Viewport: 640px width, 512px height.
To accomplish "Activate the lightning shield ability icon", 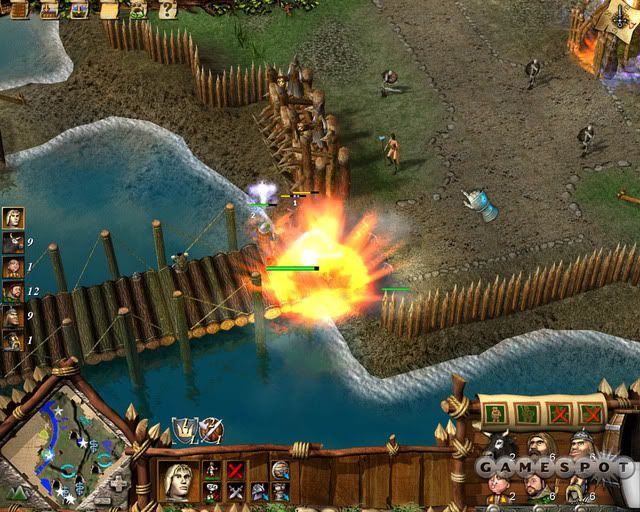I will click(185, 431).
